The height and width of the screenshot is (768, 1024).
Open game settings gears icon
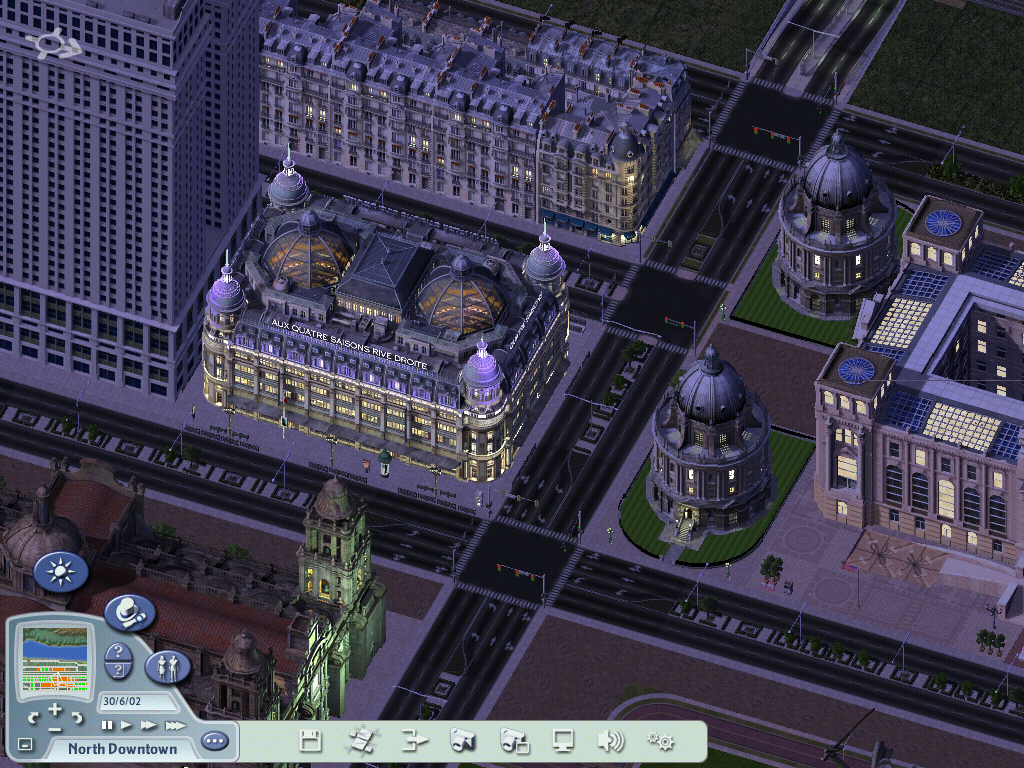pos(660,741)
